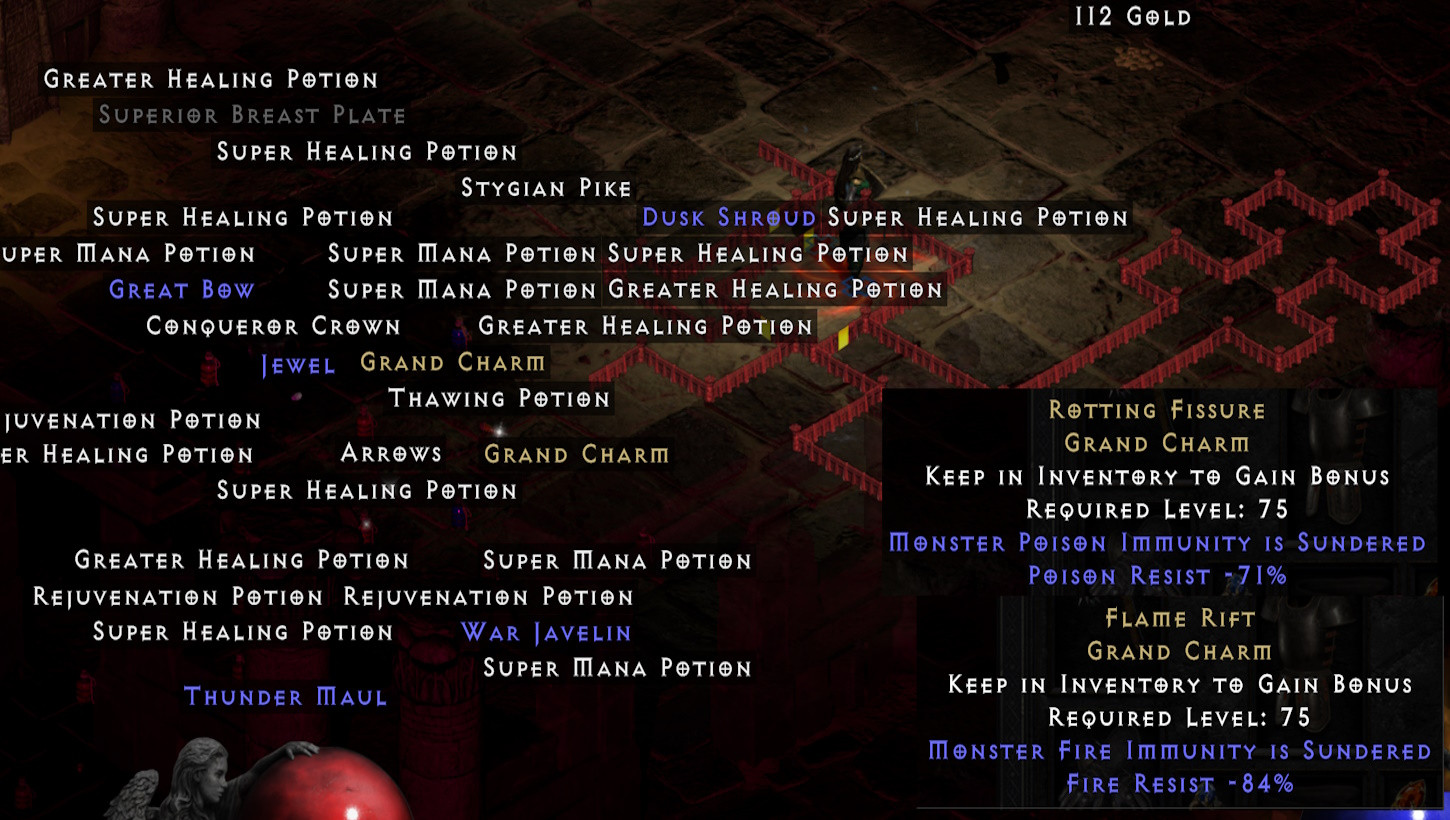Grab the Rejuvenation Potion on the left edge
Viewport: 1450px width, 820px height.
click(130, 420)
